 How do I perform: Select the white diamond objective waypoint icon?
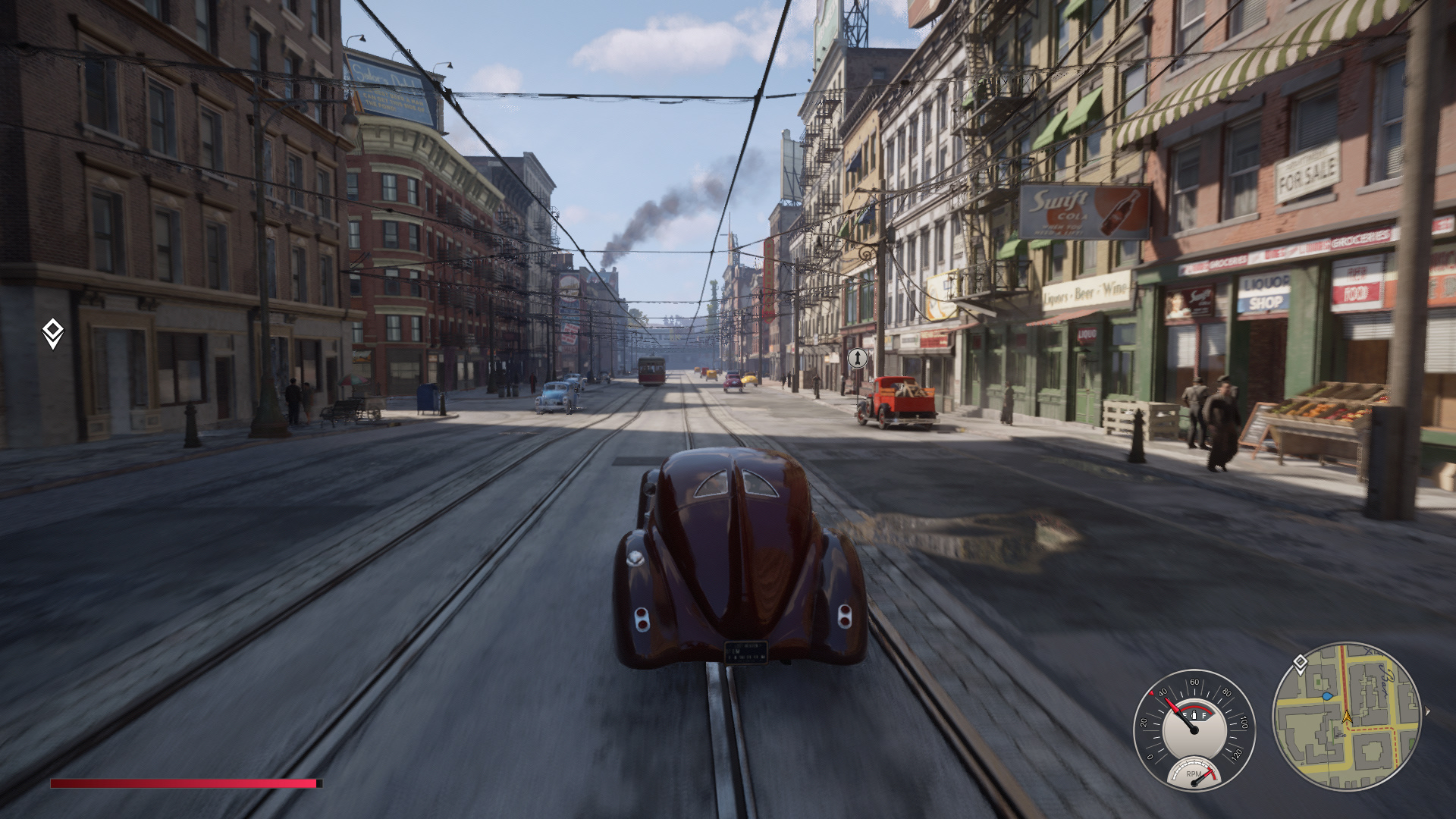pyautogui.click(x=52, y=334)
